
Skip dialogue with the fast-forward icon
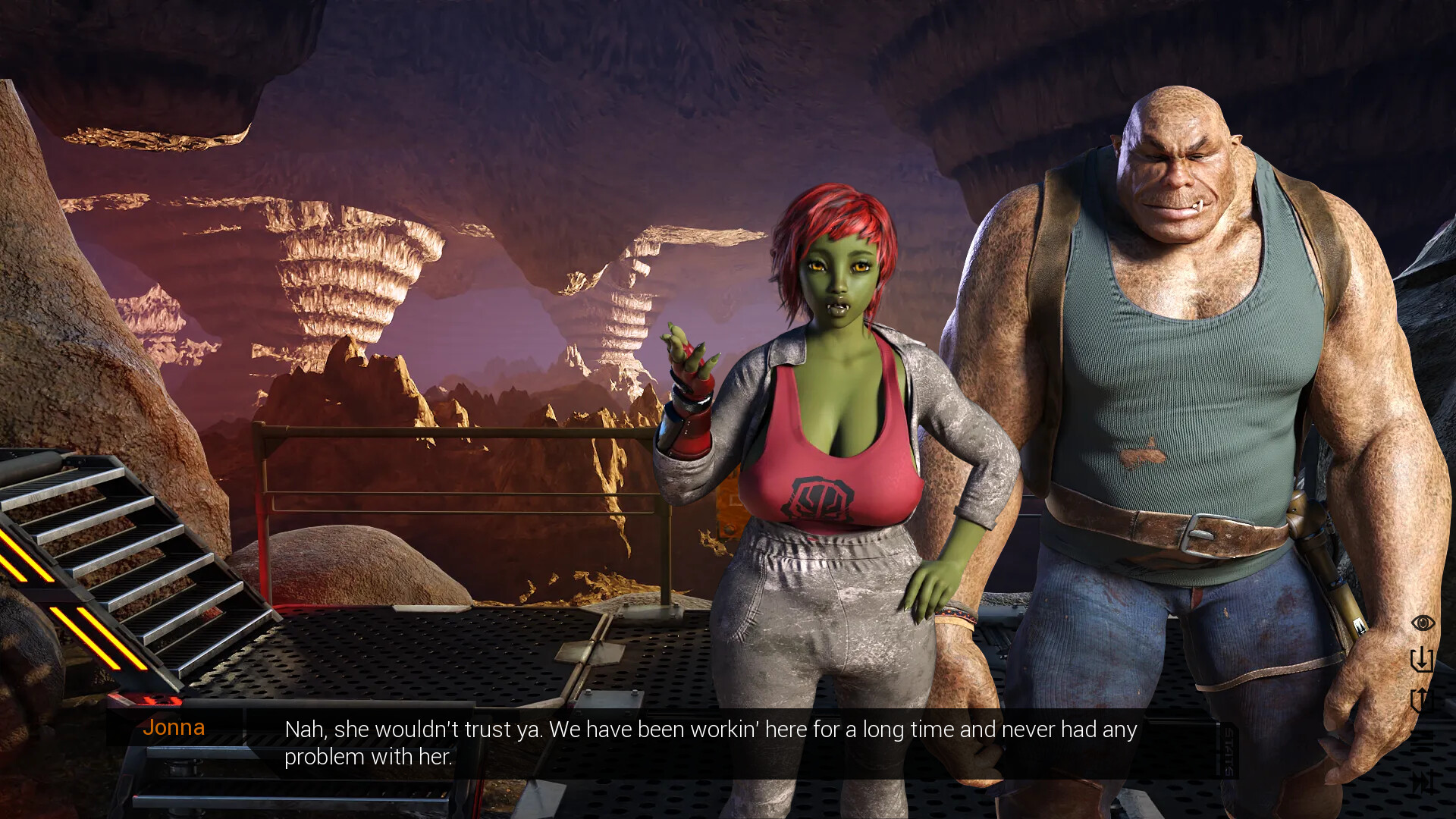point(1423,781)
